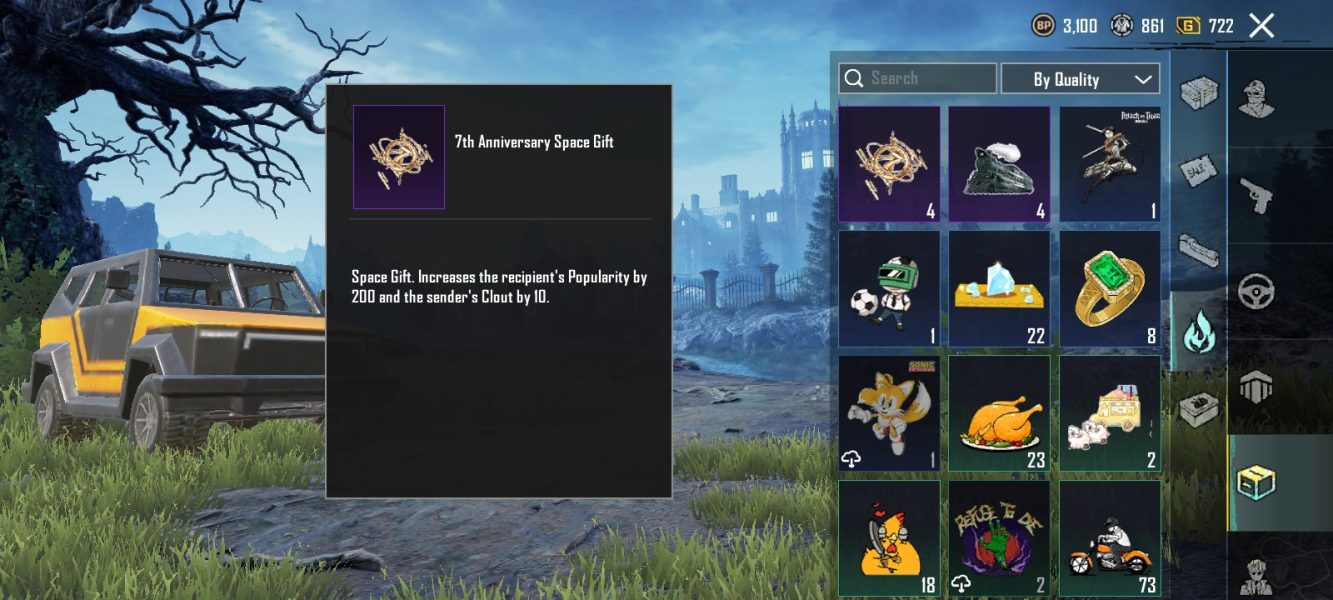The image size is (1333, 600).
Task: Switch to the sale ticket sub-tab
Action: click(1198, 171)
